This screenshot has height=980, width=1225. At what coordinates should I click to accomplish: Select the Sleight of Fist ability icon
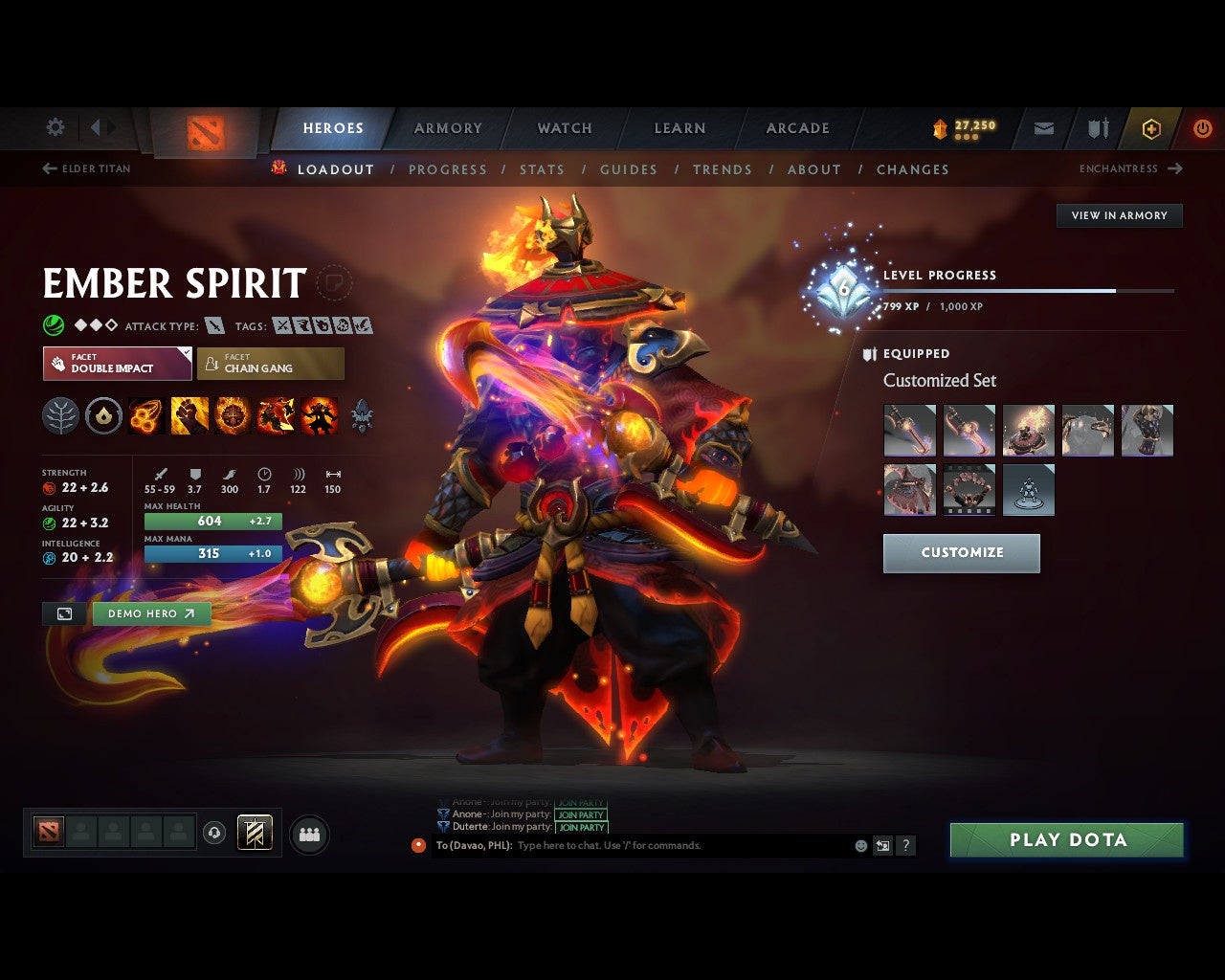tap(189, 415)
